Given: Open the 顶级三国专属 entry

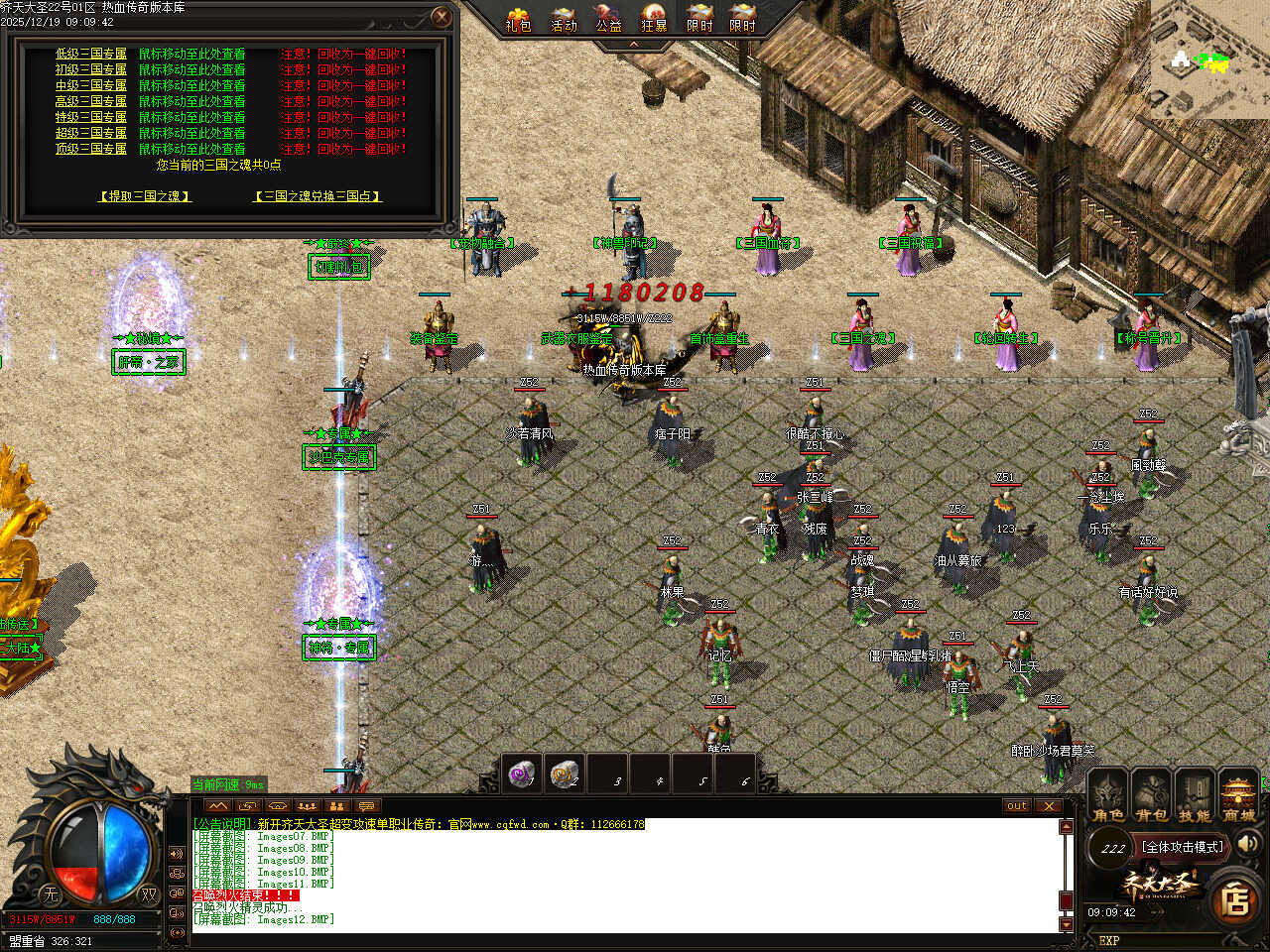Looking at the screenshot, I should point(91,149).
